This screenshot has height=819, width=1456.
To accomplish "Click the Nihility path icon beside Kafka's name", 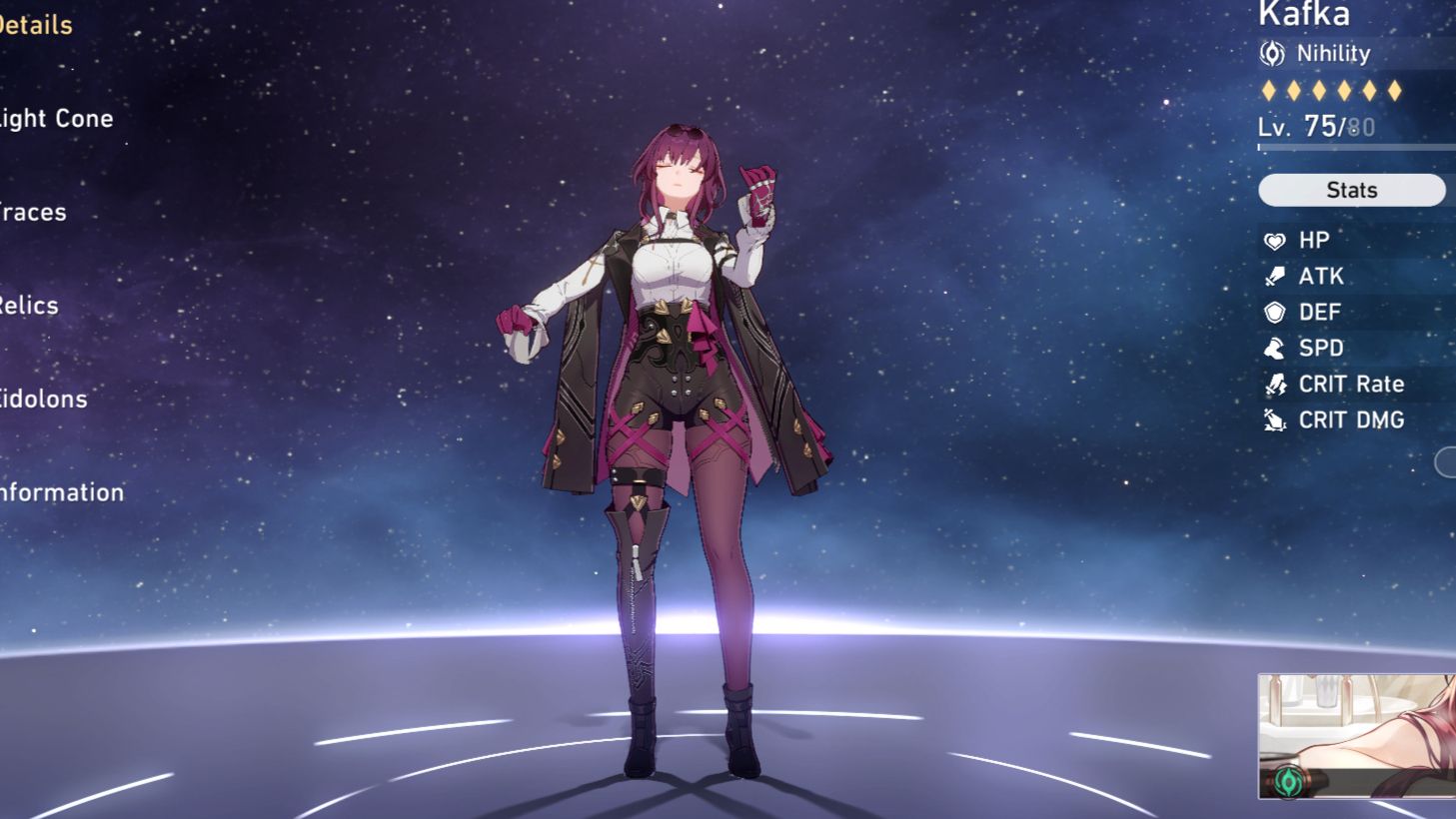I will (1273, 54).
